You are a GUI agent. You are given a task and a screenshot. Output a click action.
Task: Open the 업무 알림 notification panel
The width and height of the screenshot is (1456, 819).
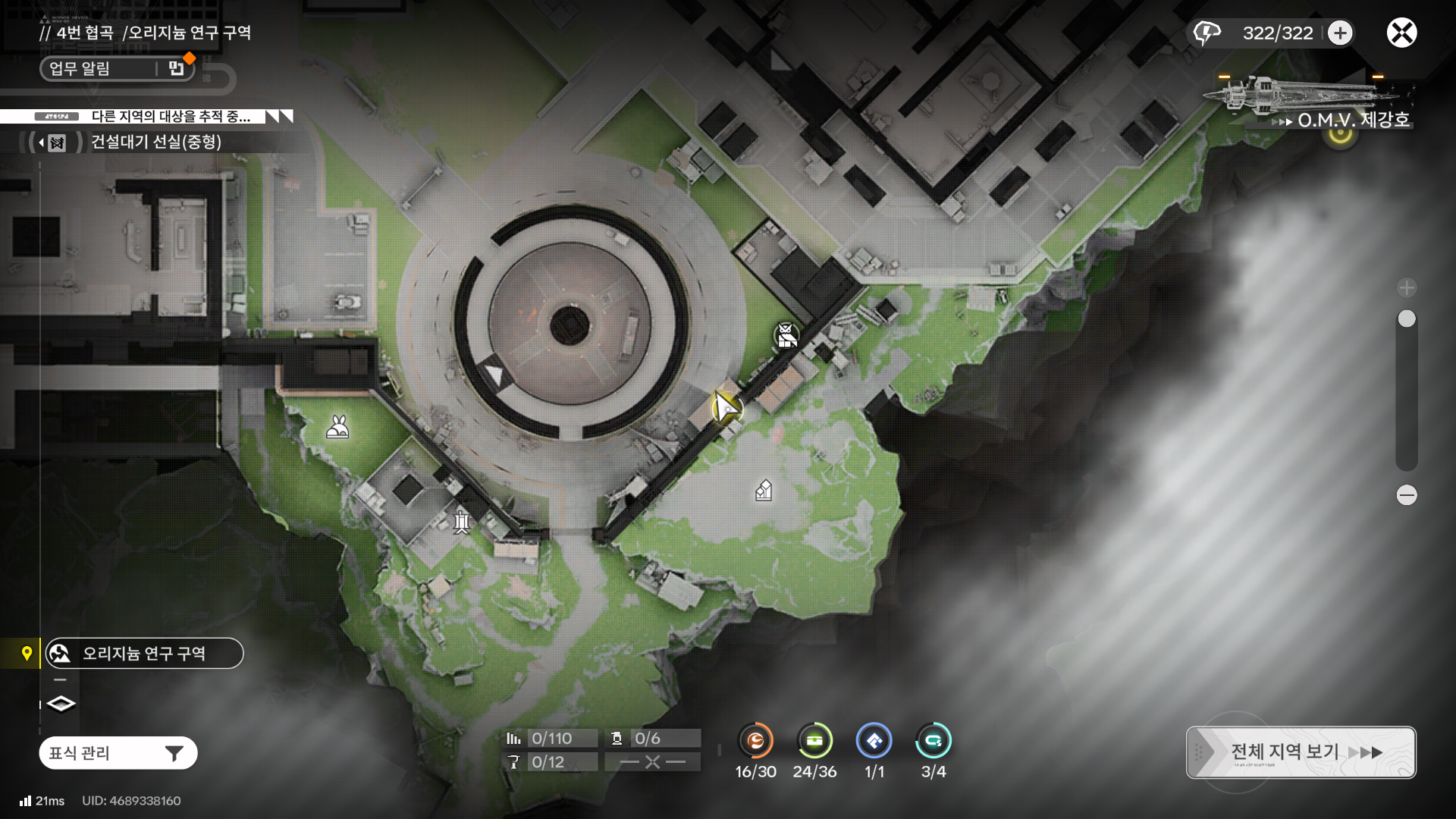click(118, 68)
